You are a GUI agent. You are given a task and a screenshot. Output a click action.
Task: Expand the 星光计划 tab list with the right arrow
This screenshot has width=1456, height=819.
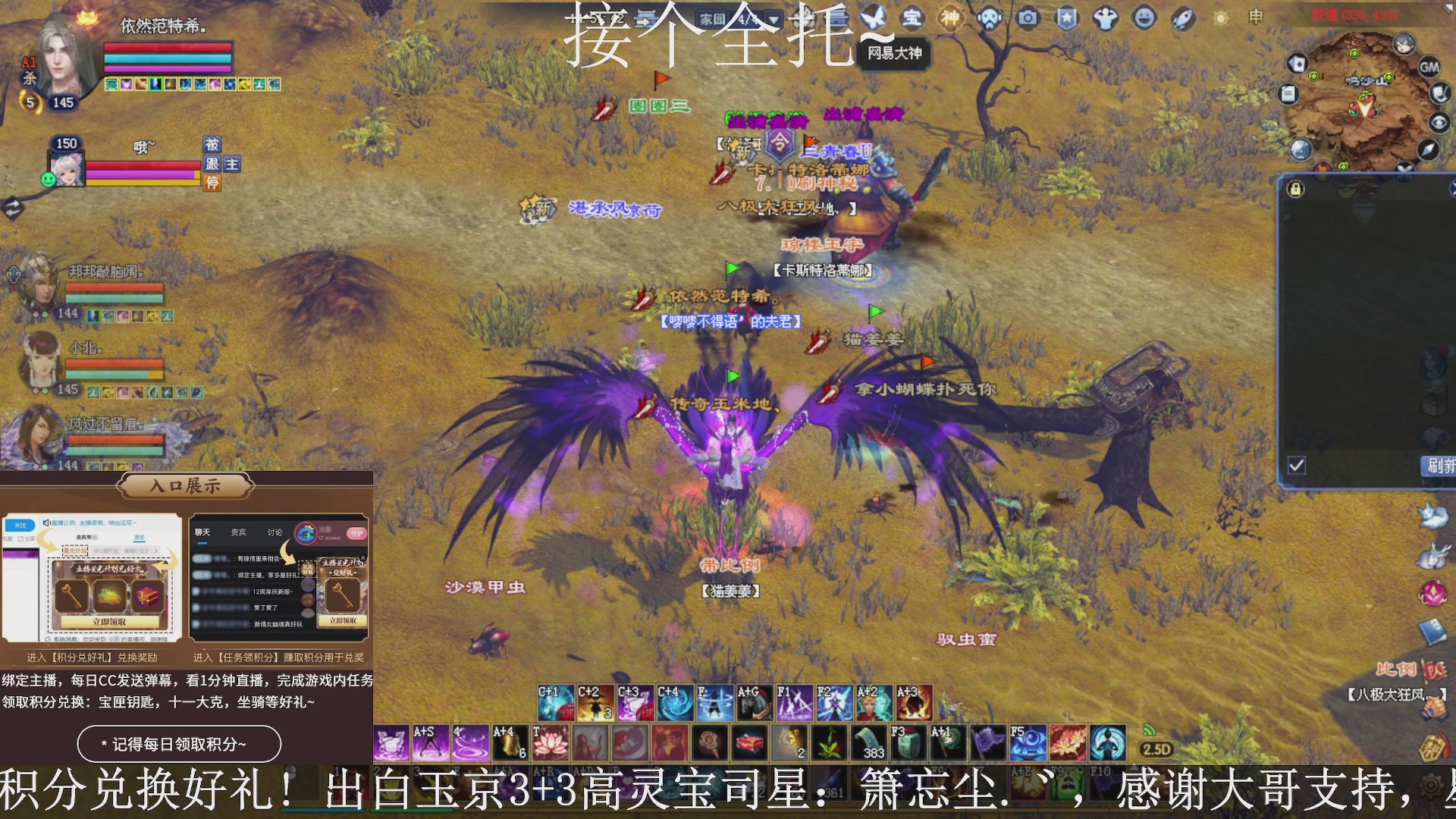(x=155, y=551)
